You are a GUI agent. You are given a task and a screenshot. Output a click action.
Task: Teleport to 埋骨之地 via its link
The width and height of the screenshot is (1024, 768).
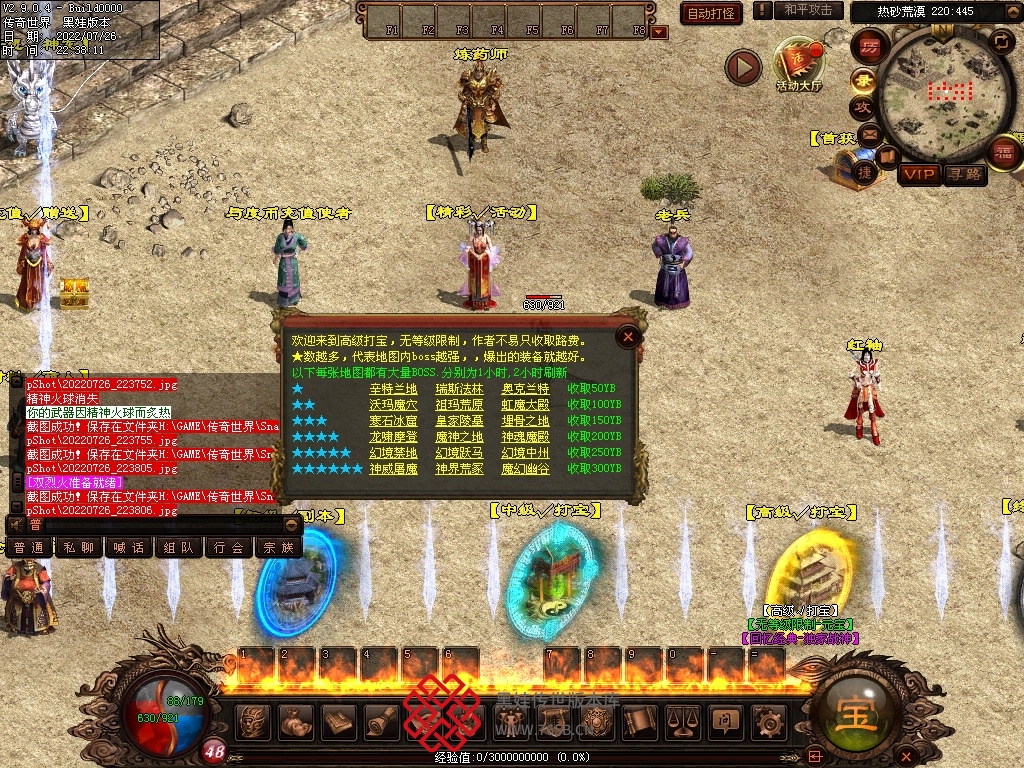tap(525, 420)
